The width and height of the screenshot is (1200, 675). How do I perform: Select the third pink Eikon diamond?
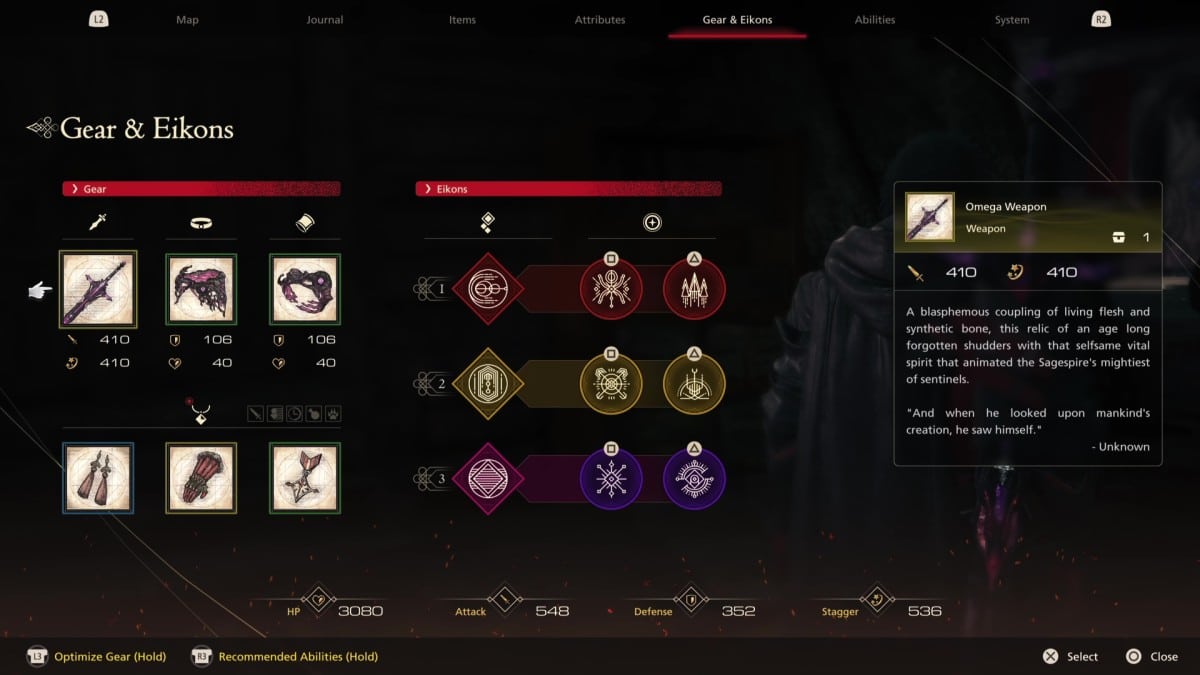[x=488, y=478]
